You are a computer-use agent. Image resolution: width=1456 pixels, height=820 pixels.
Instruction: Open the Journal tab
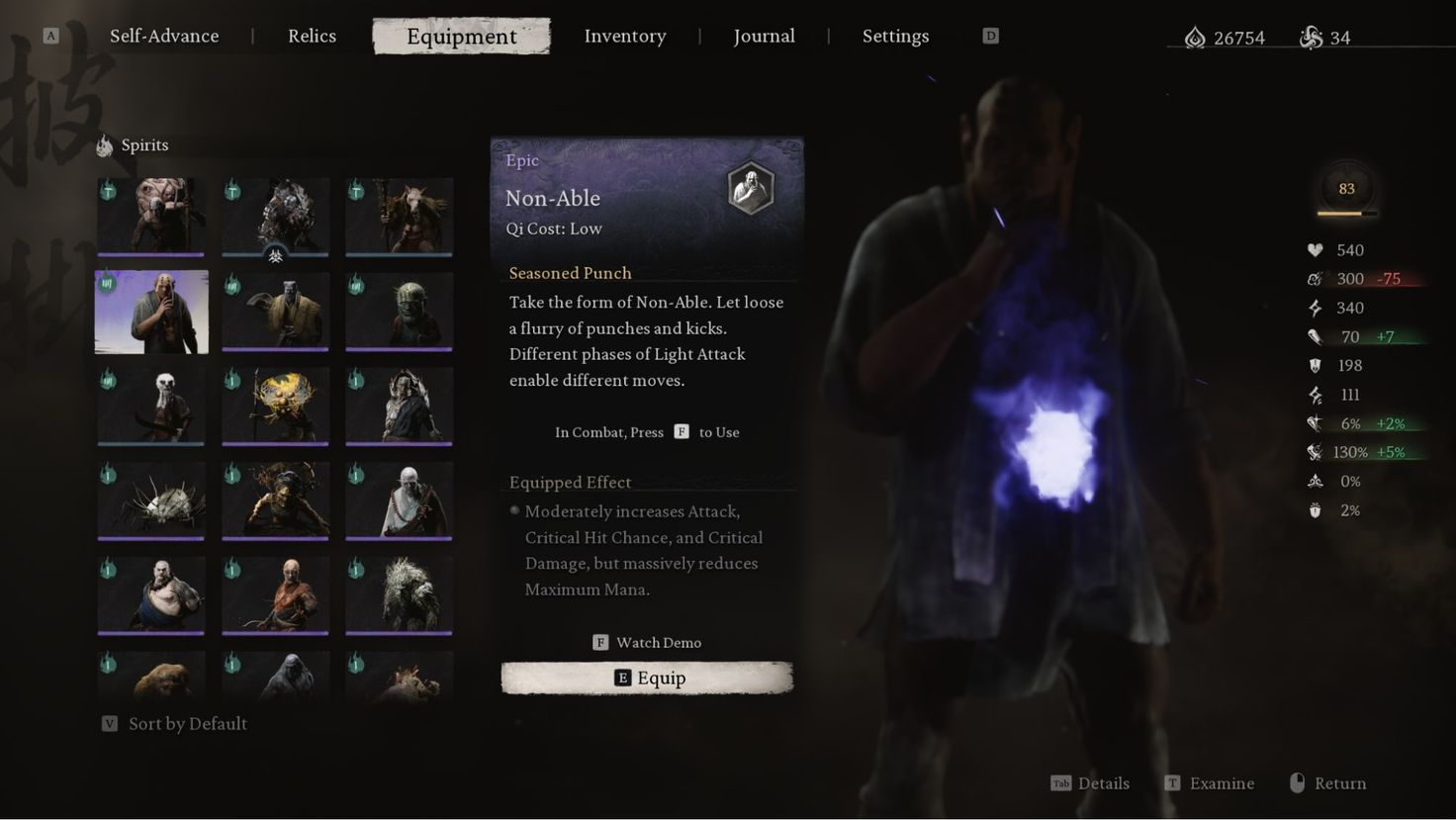pyautogui.click(x=764, y=37)
